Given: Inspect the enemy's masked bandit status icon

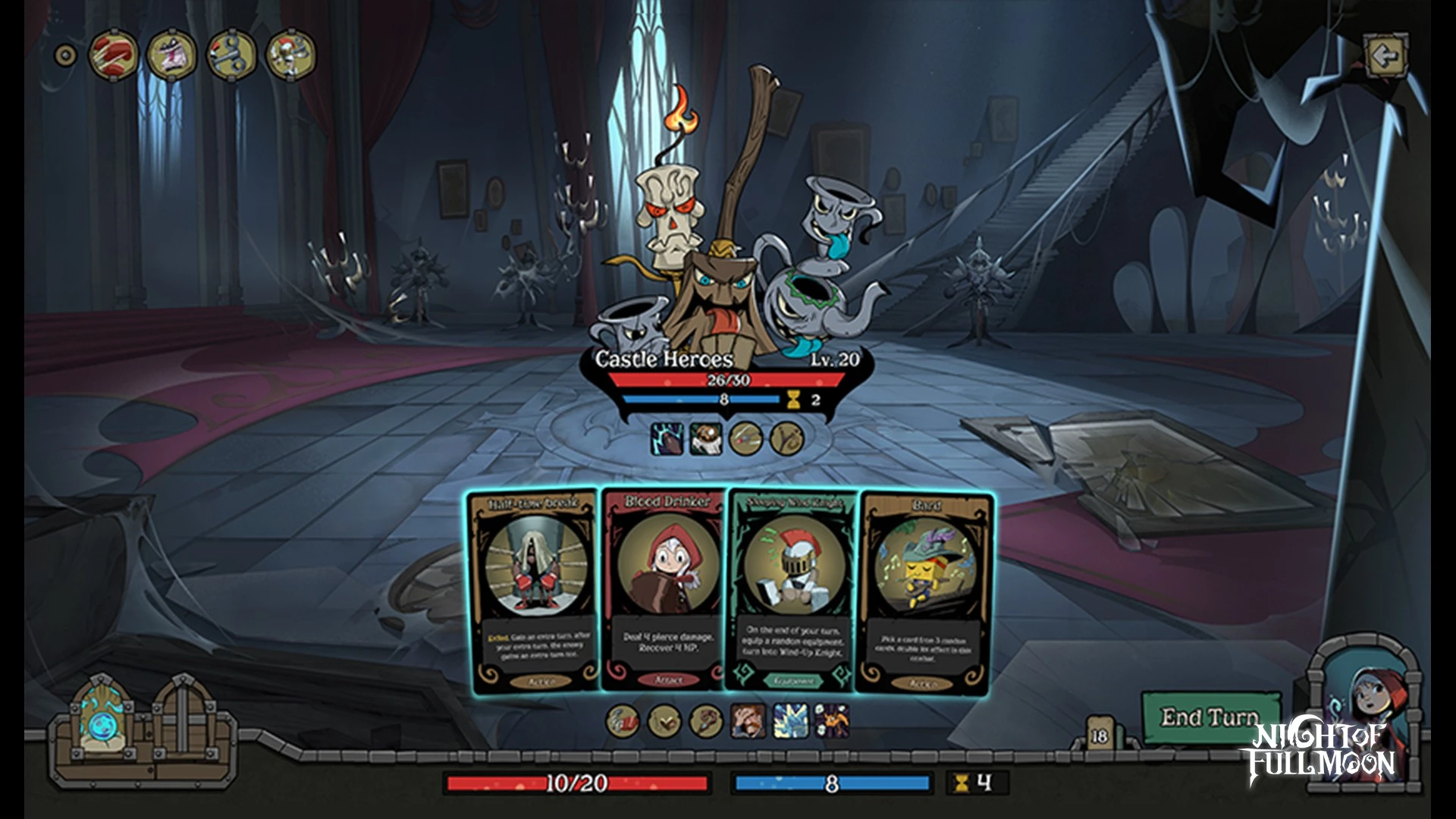Looking at the screenshot, I should [706, 439].
